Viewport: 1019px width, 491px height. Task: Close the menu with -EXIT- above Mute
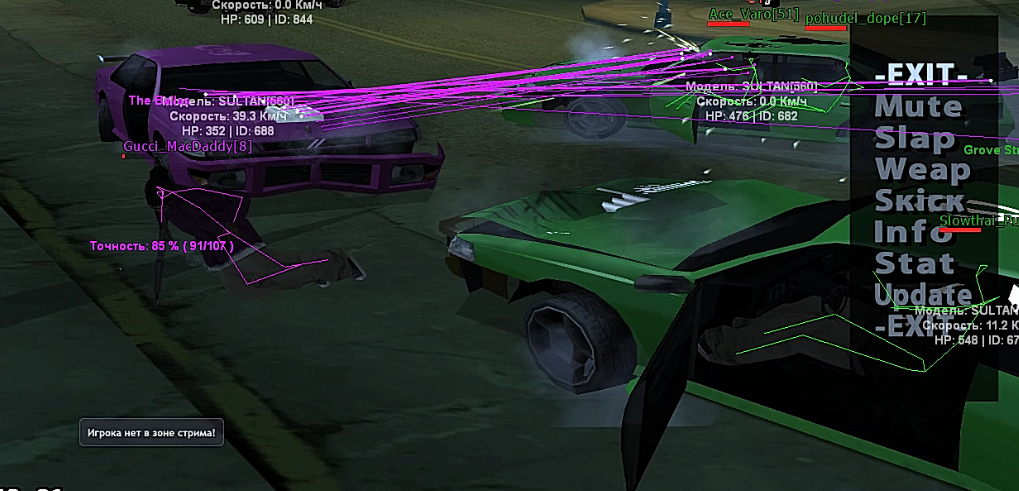pyautogui.click(x=921, y=76)
